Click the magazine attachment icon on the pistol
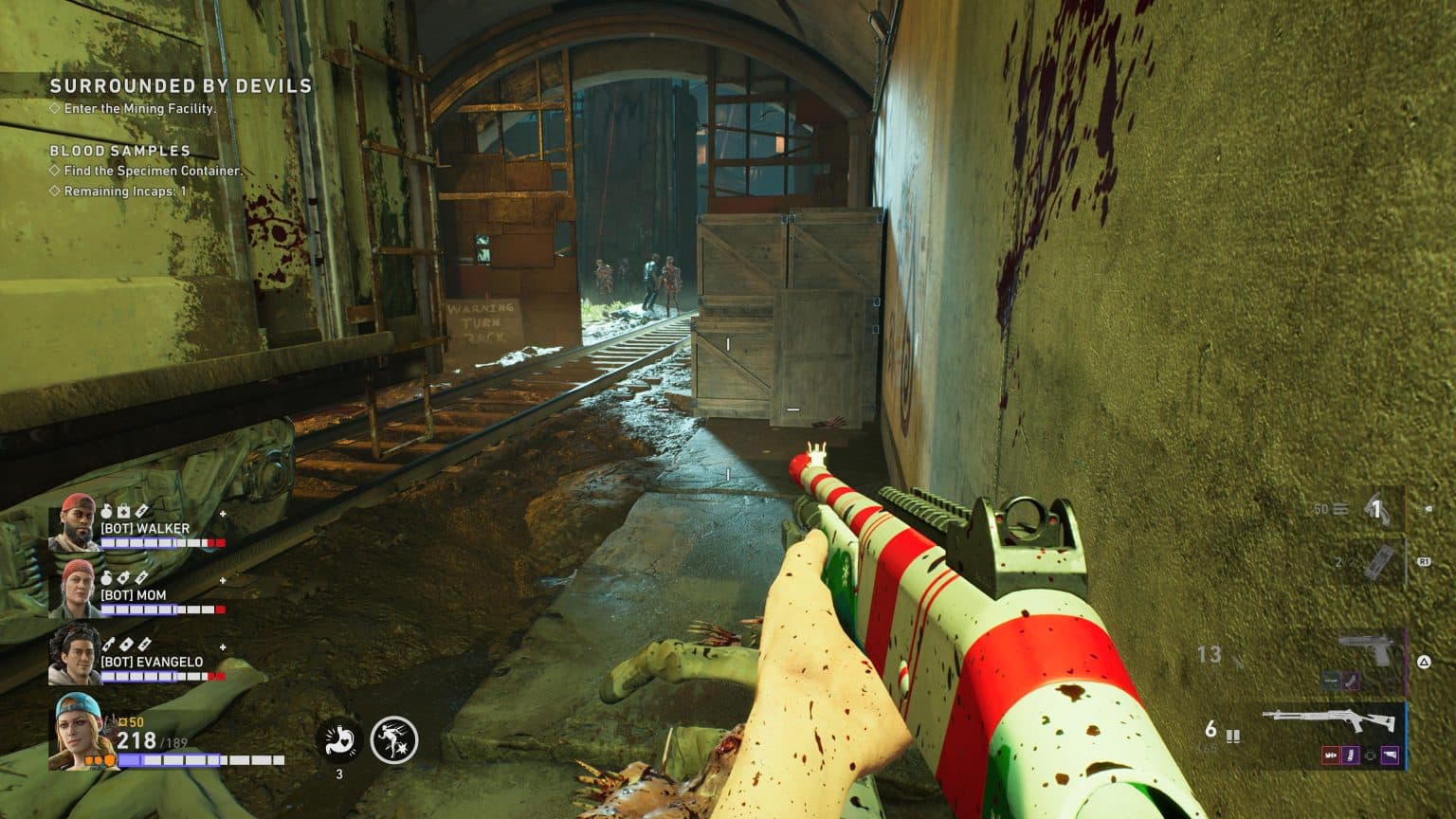 1351,681
